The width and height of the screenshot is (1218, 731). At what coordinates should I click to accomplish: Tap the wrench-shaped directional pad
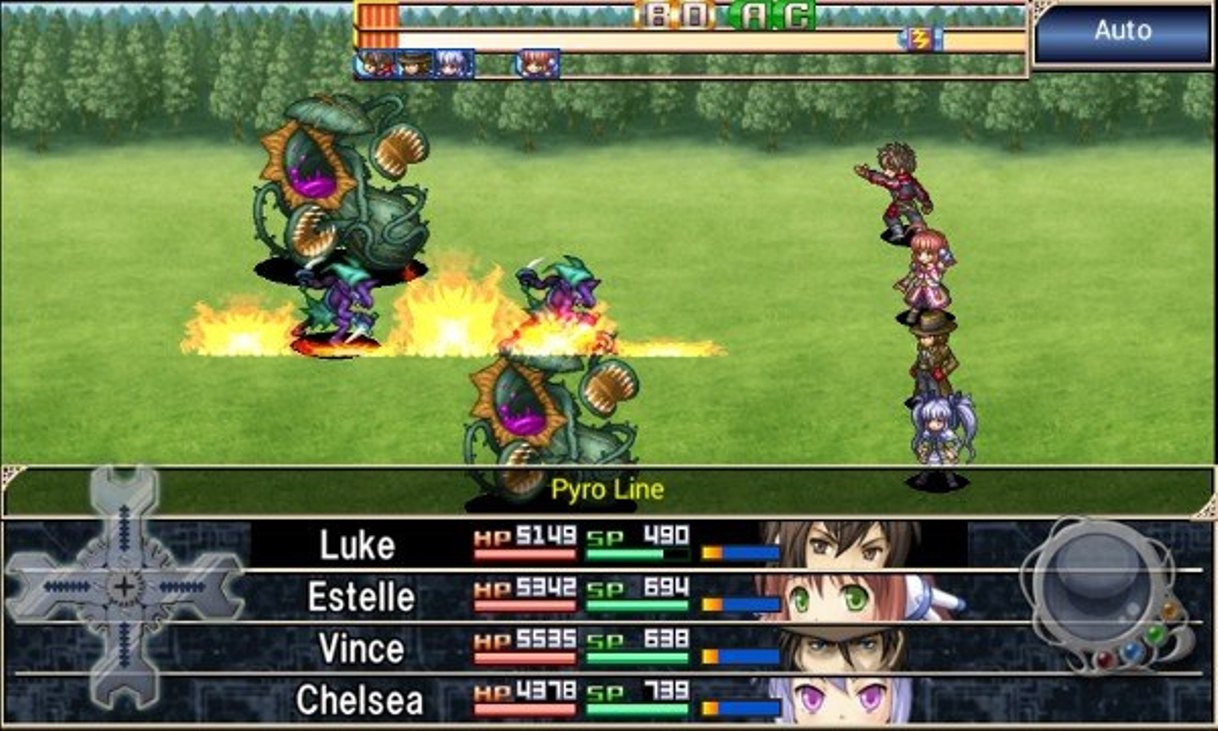124,587
